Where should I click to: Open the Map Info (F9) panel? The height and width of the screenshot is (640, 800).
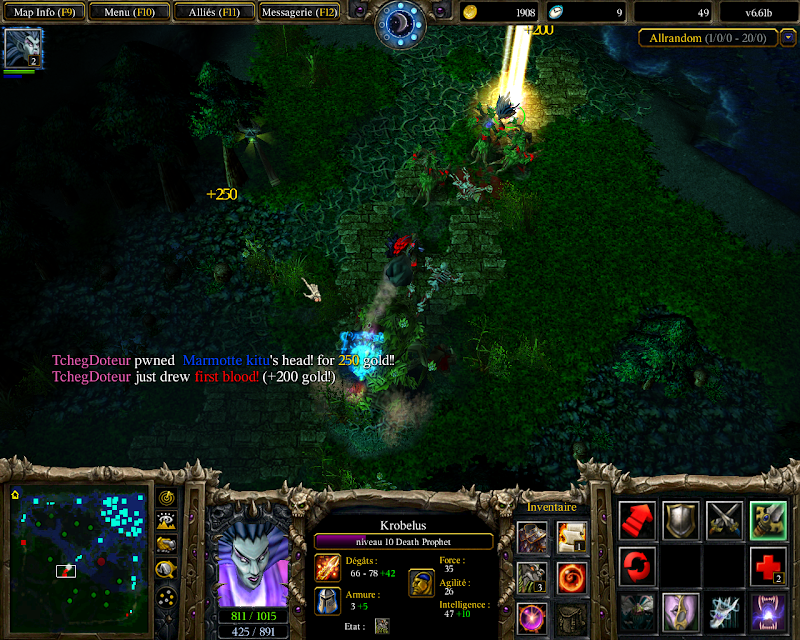(43, 12)
